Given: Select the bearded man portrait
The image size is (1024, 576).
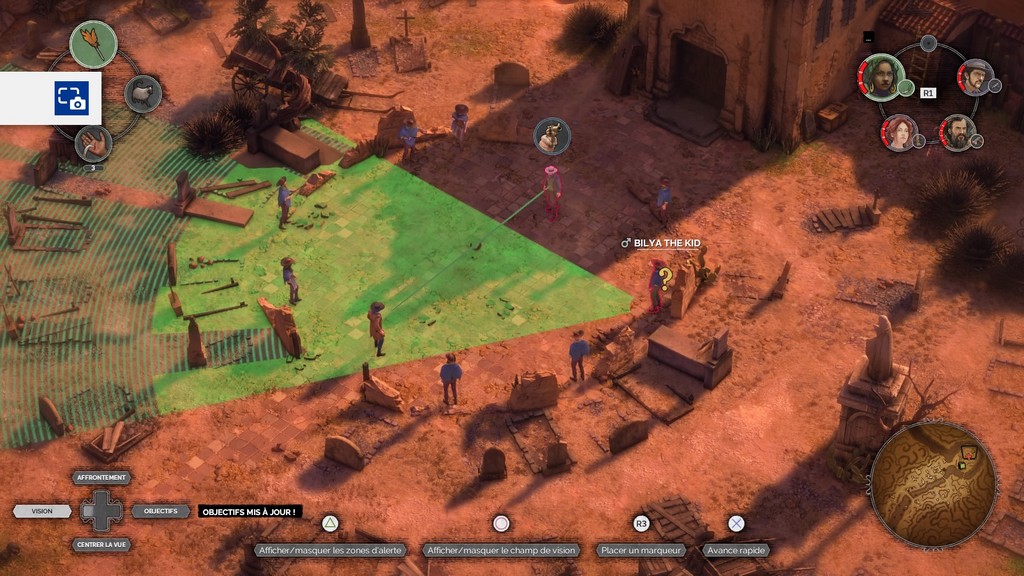Looking at the screenshot, I should click(957, 132).
